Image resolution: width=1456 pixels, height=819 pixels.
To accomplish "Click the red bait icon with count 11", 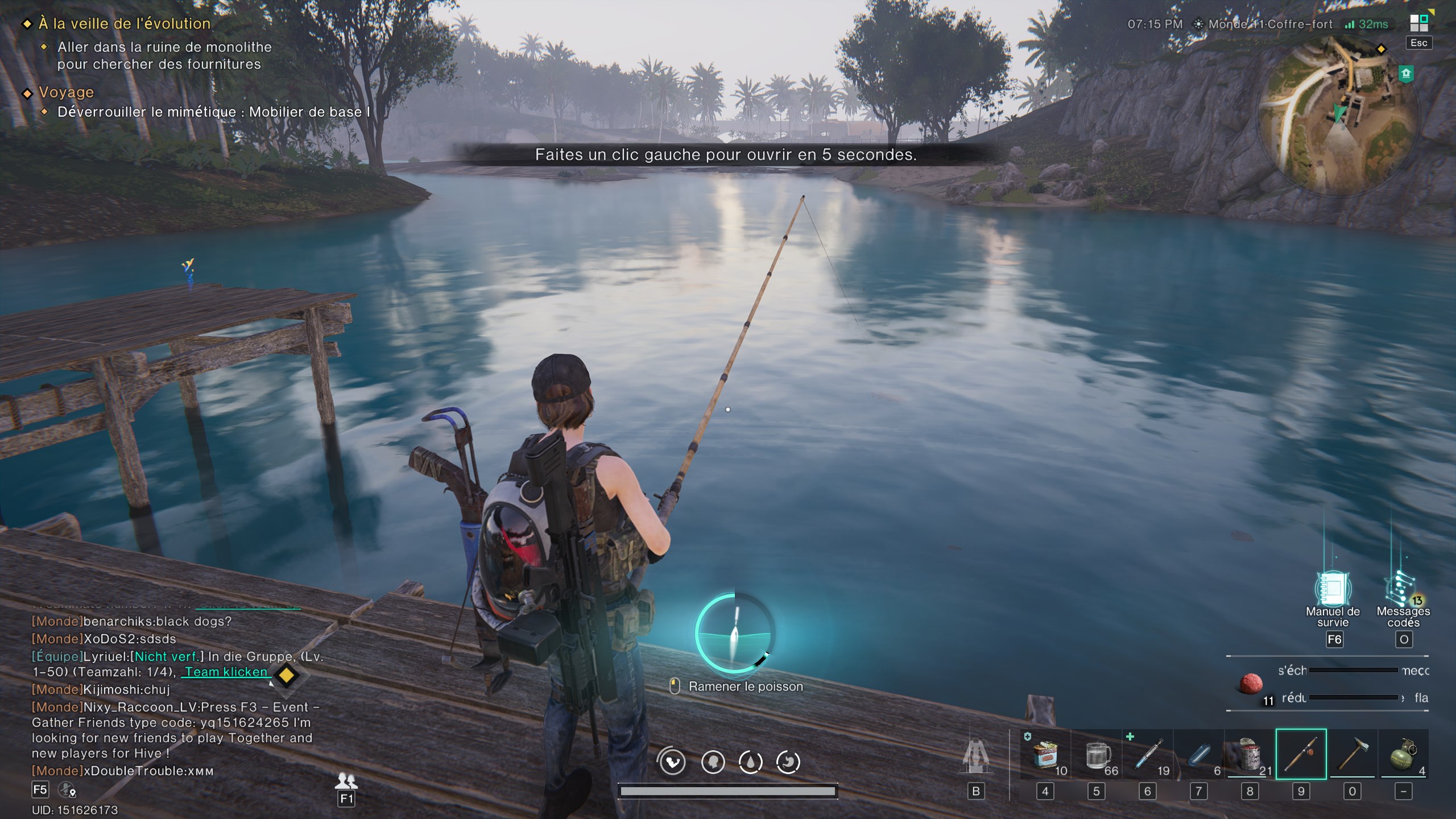I will point(1251,683).
